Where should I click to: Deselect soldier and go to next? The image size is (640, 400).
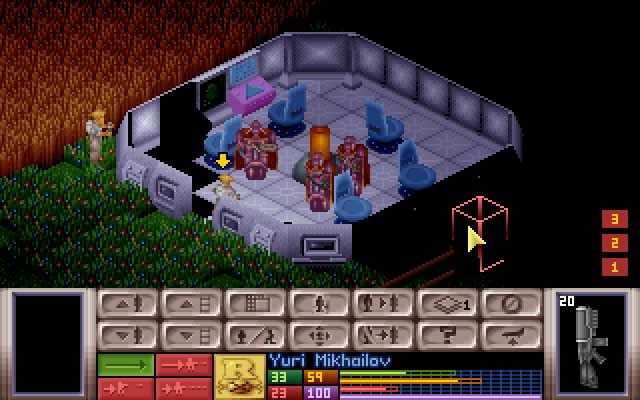click(x=382, y=334)
